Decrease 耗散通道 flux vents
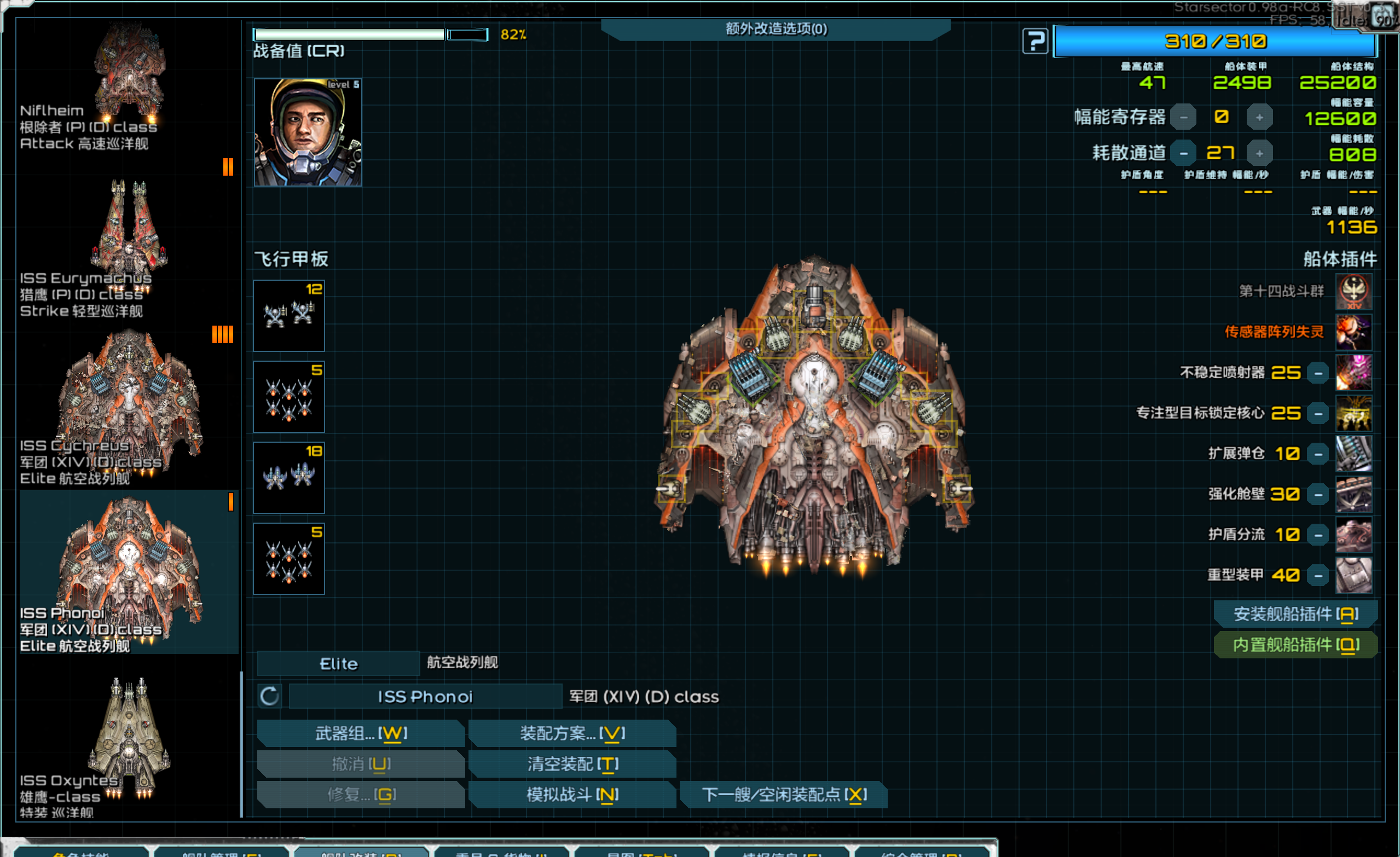The height and width of the screenshot is (857, 1400). coord(1183,153)
